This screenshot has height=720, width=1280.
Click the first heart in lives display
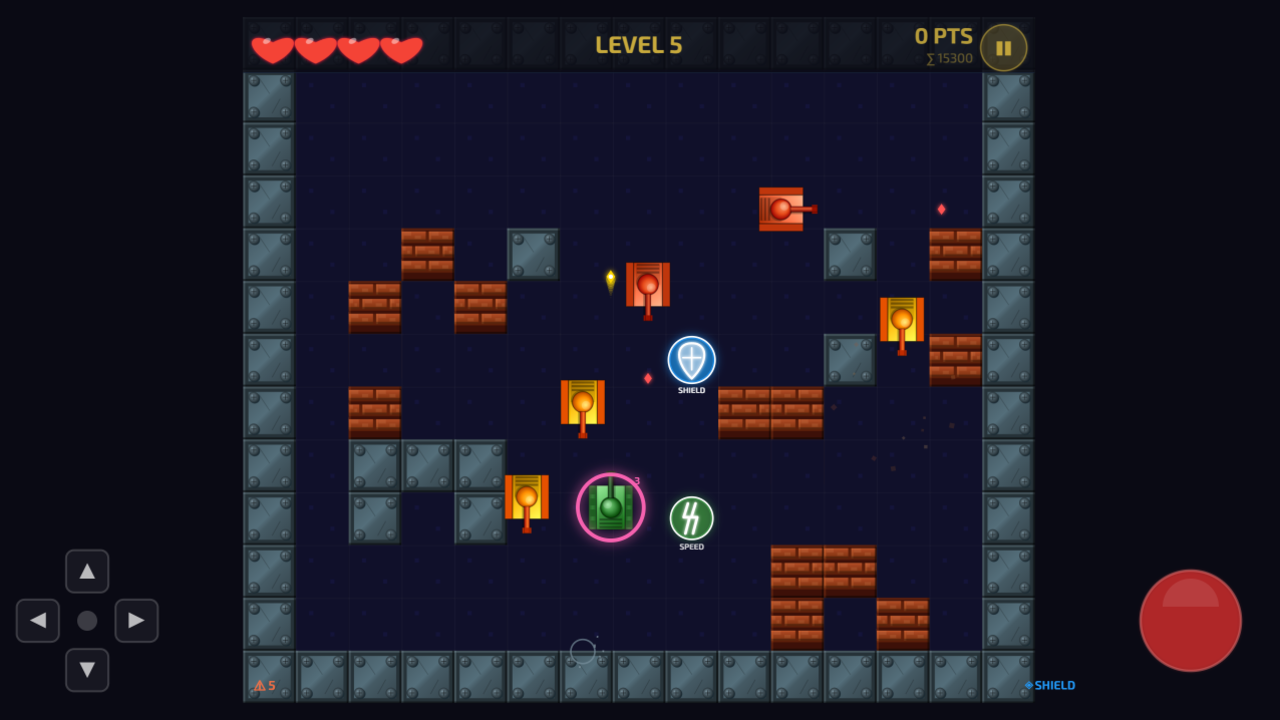pos(271,47)
